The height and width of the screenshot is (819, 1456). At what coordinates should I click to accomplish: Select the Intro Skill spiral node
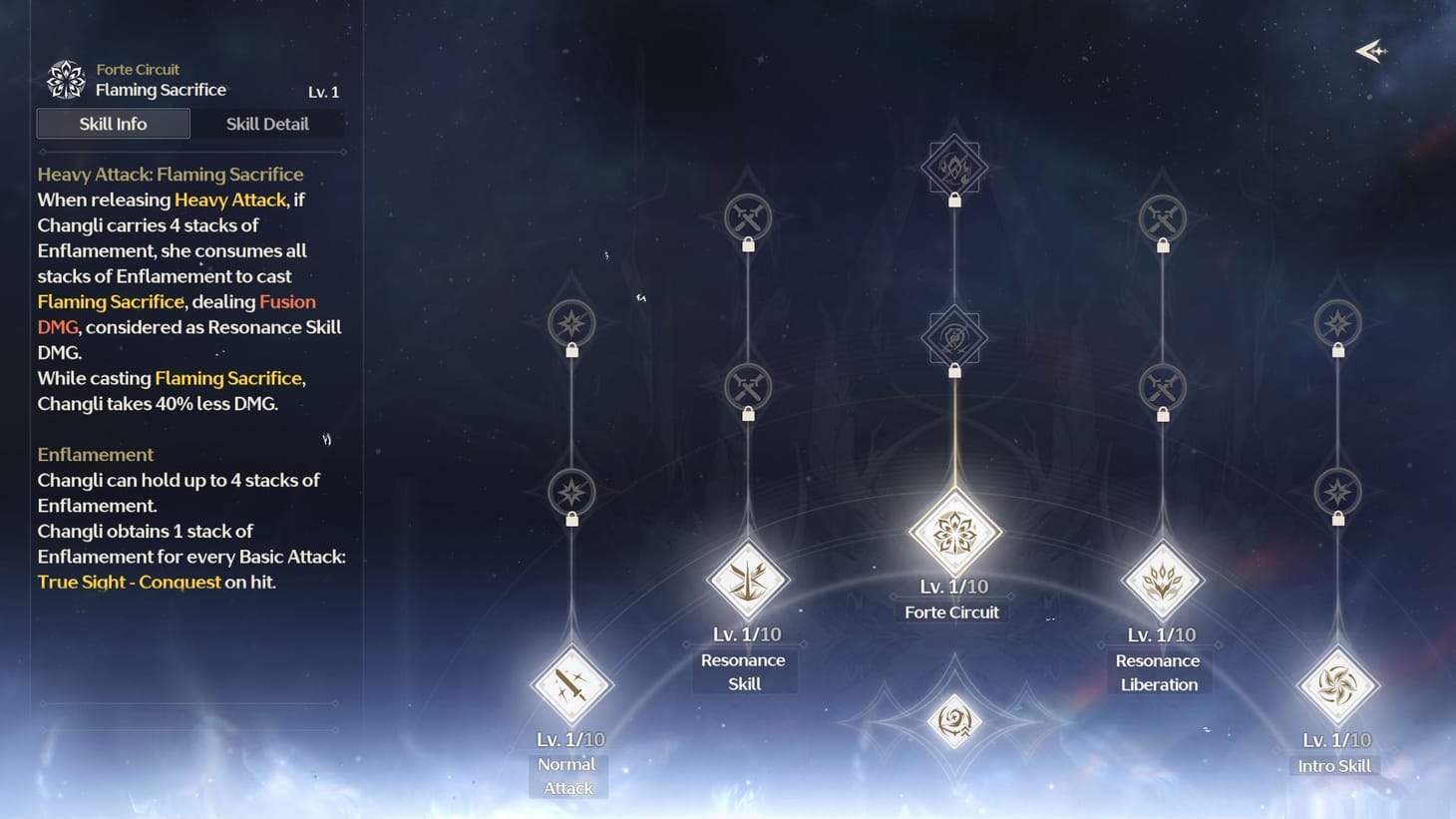1335,684
